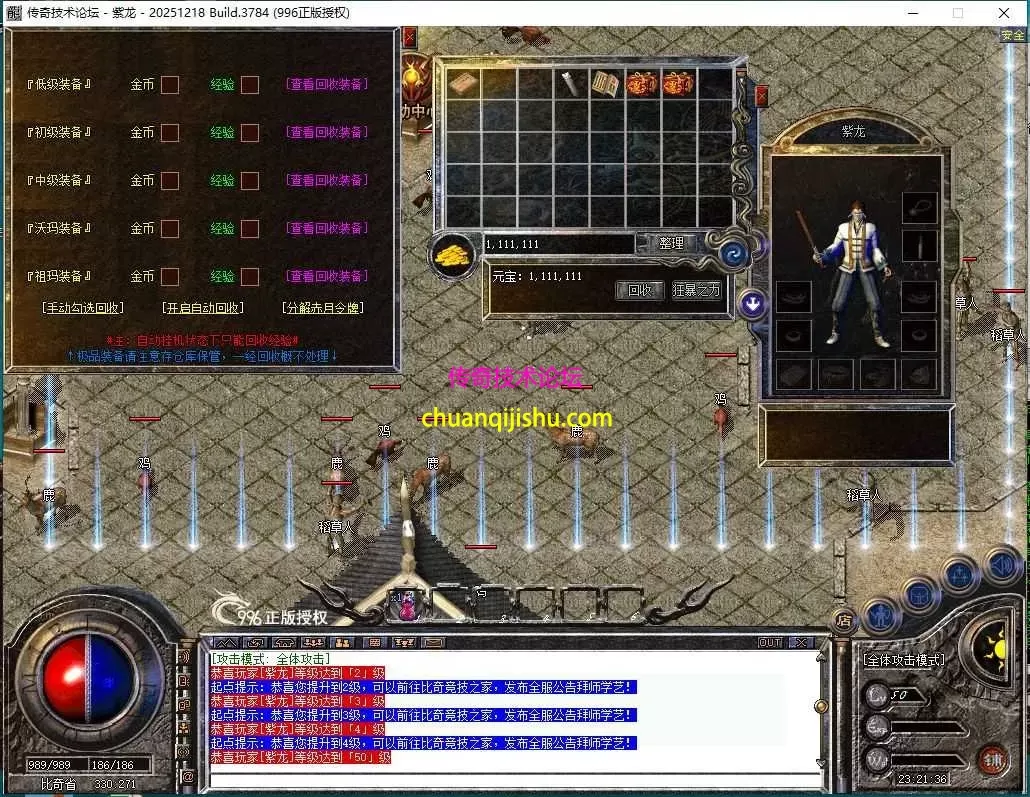Maximize the game window
Viewport: 1030px width, 797px height.
tap(958, 13)
